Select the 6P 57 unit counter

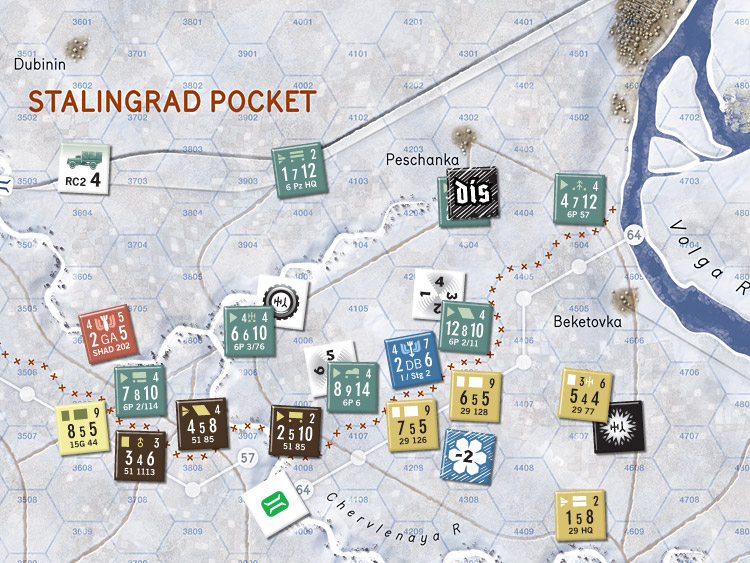581,199
